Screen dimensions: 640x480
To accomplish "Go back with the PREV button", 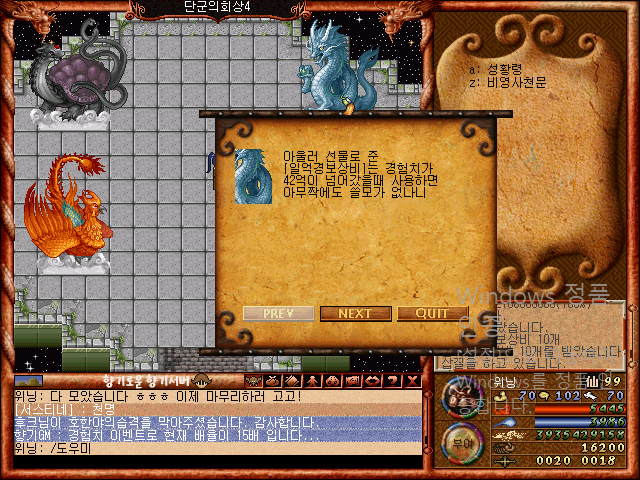I will click(278, 313).
